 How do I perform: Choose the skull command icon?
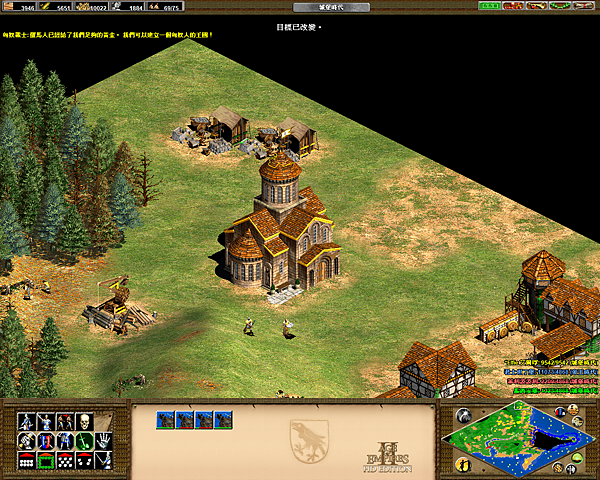[86, 421]
